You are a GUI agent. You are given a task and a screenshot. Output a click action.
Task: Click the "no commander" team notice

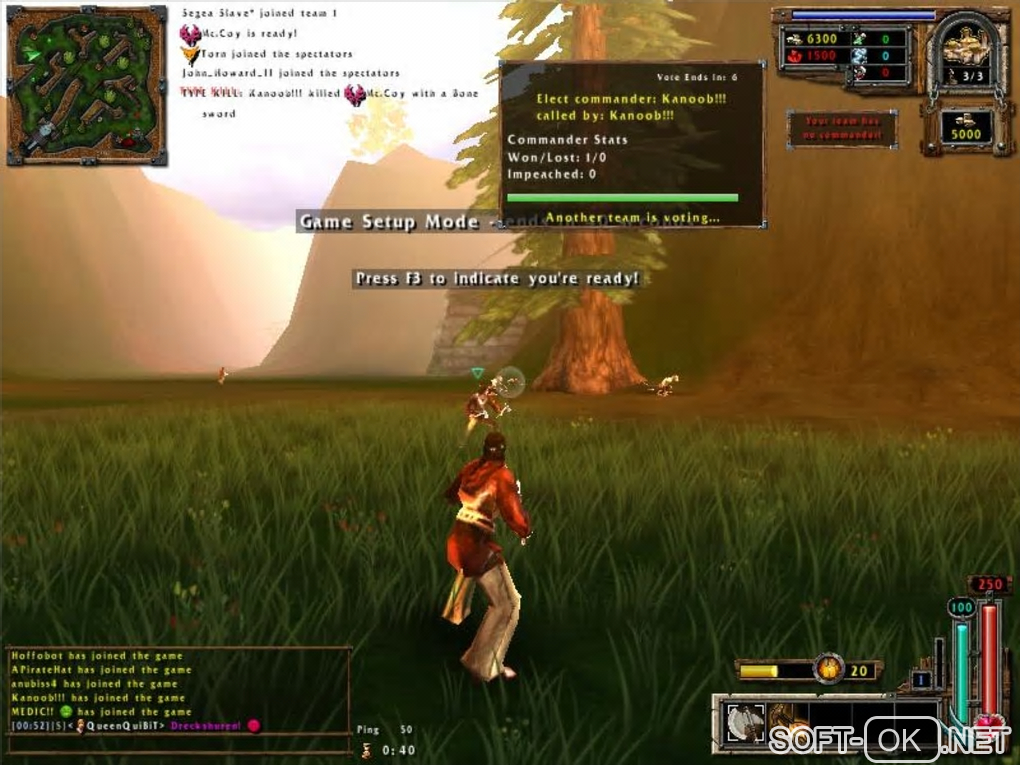pos(842,128)
